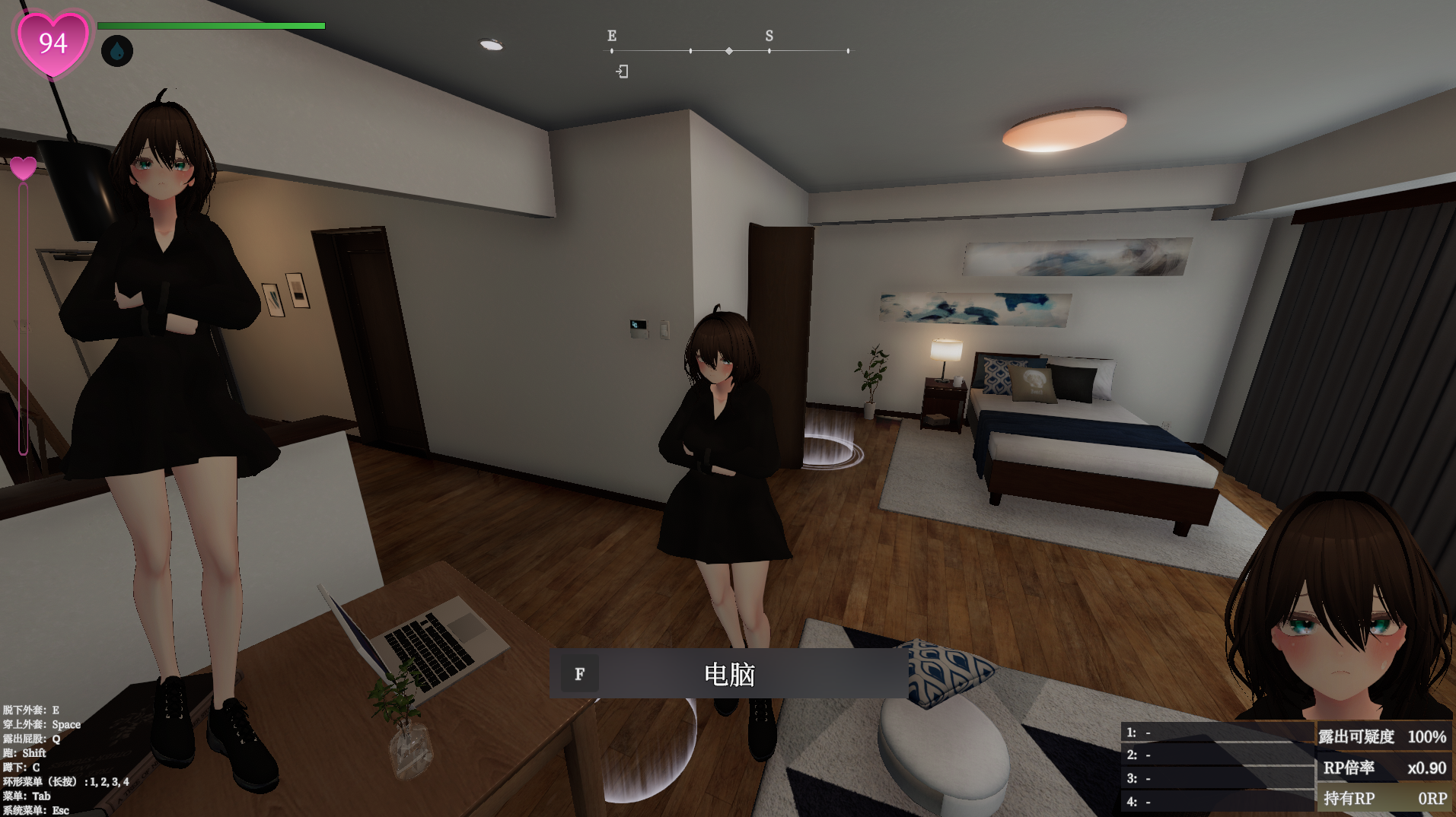Screen dimensions: 1456x817
Task: Select quick slot number 1
Action: click(x=1216, y=733)
